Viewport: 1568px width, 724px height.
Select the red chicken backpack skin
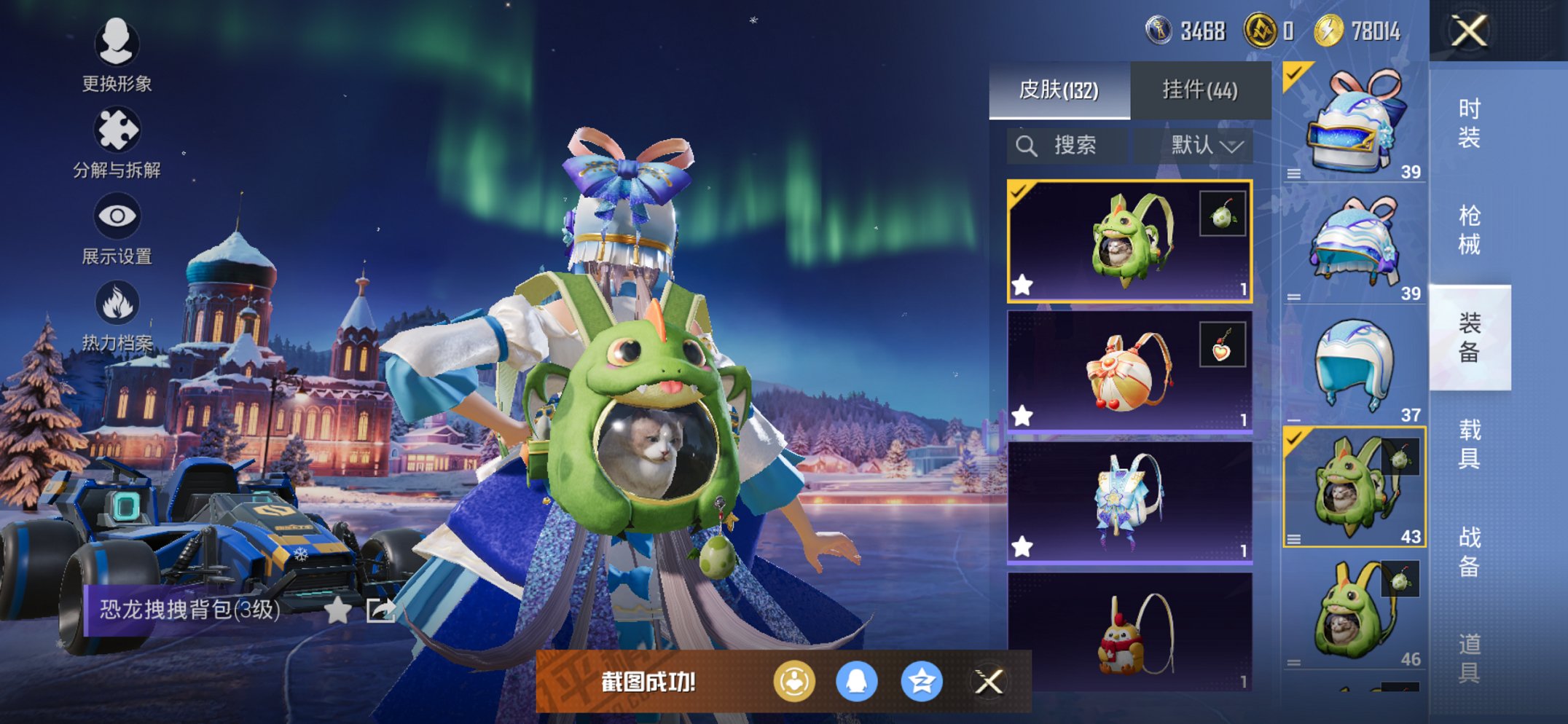click(1129, 631)
